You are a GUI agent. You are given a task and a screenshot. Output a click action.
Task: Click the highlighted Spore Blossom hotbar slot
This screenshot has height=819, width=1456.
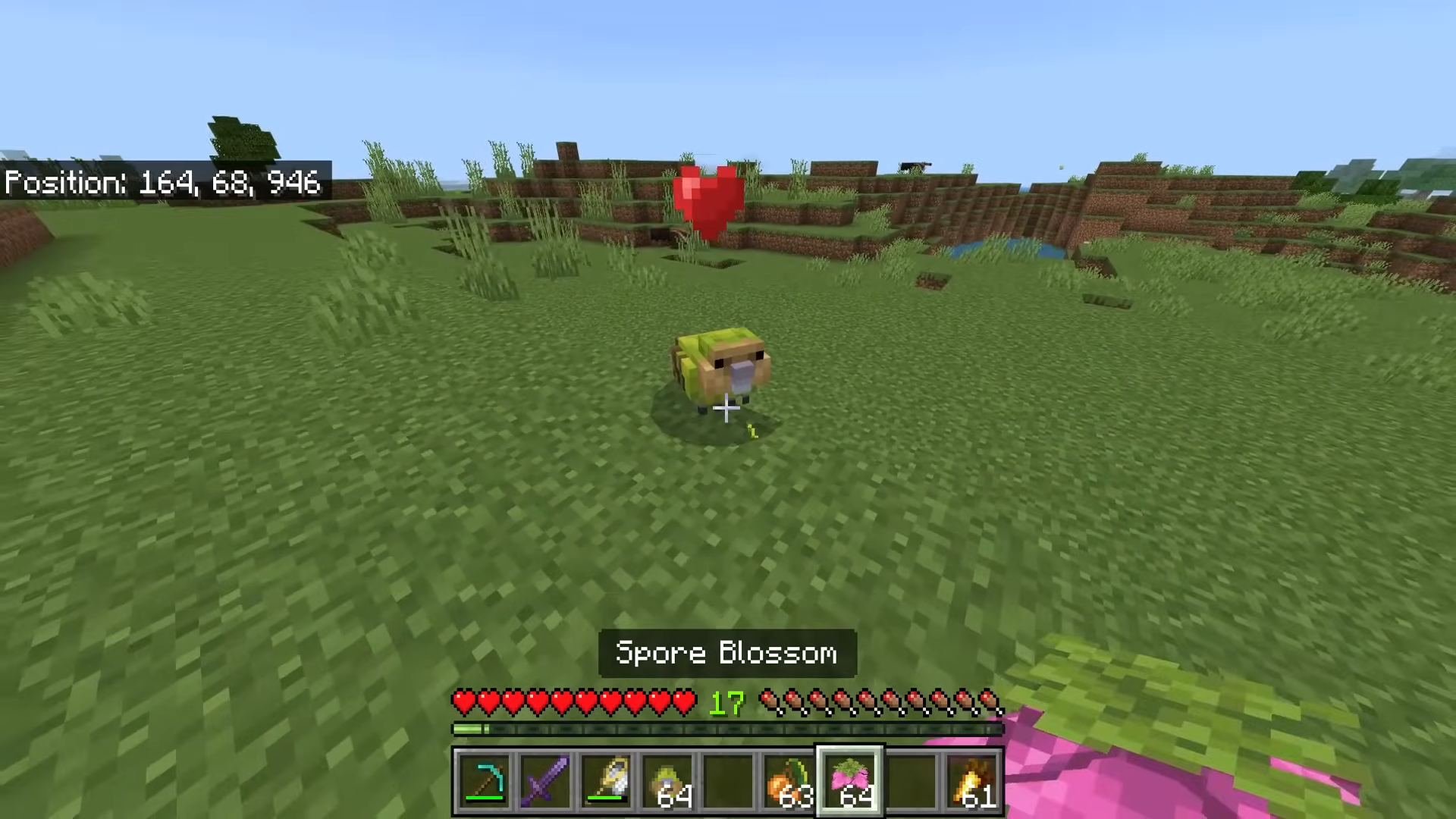(849, 780)
